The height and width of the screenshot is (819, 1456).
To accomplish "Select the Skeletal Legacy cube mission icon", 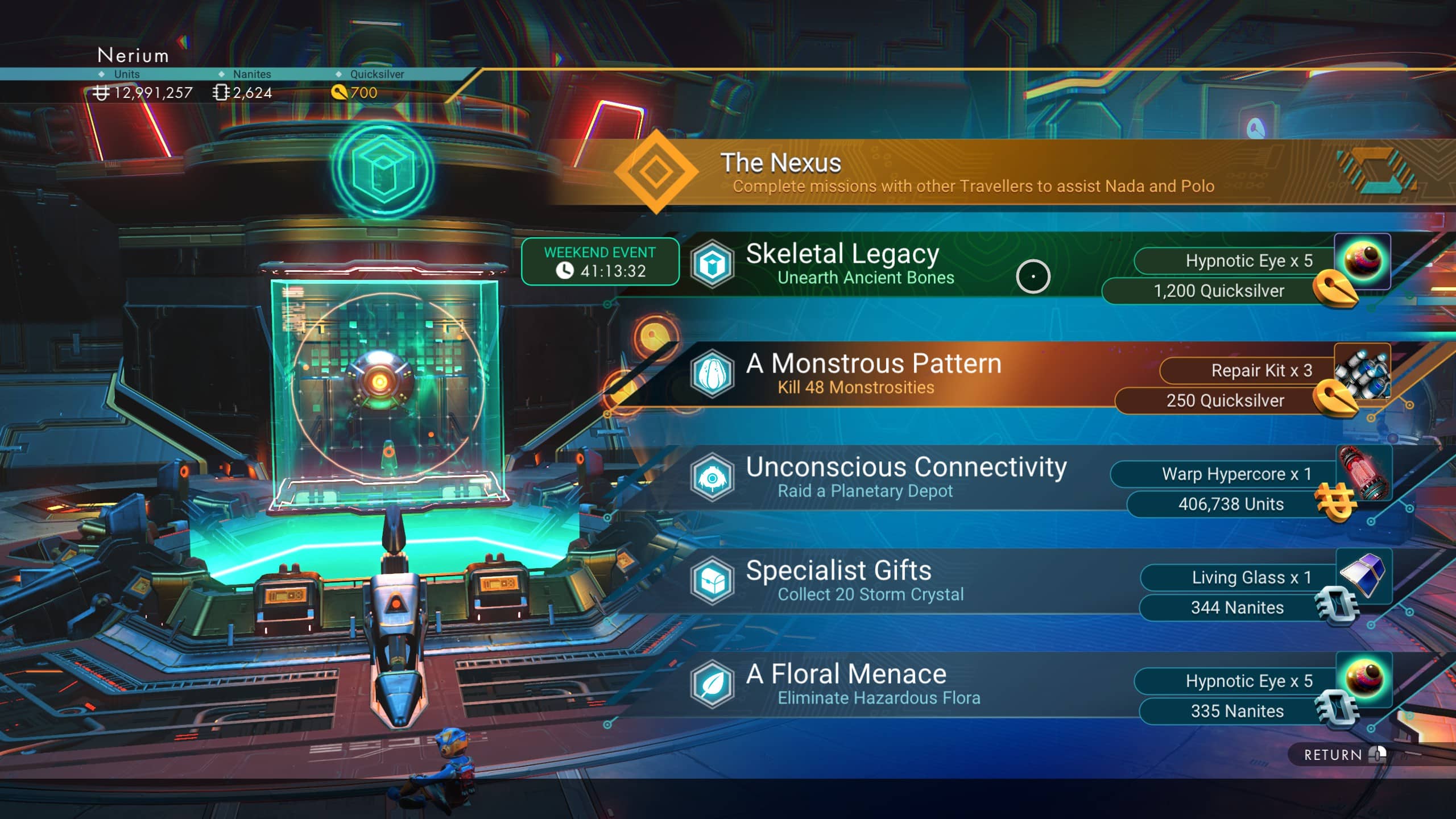I will tap(713, 264).
